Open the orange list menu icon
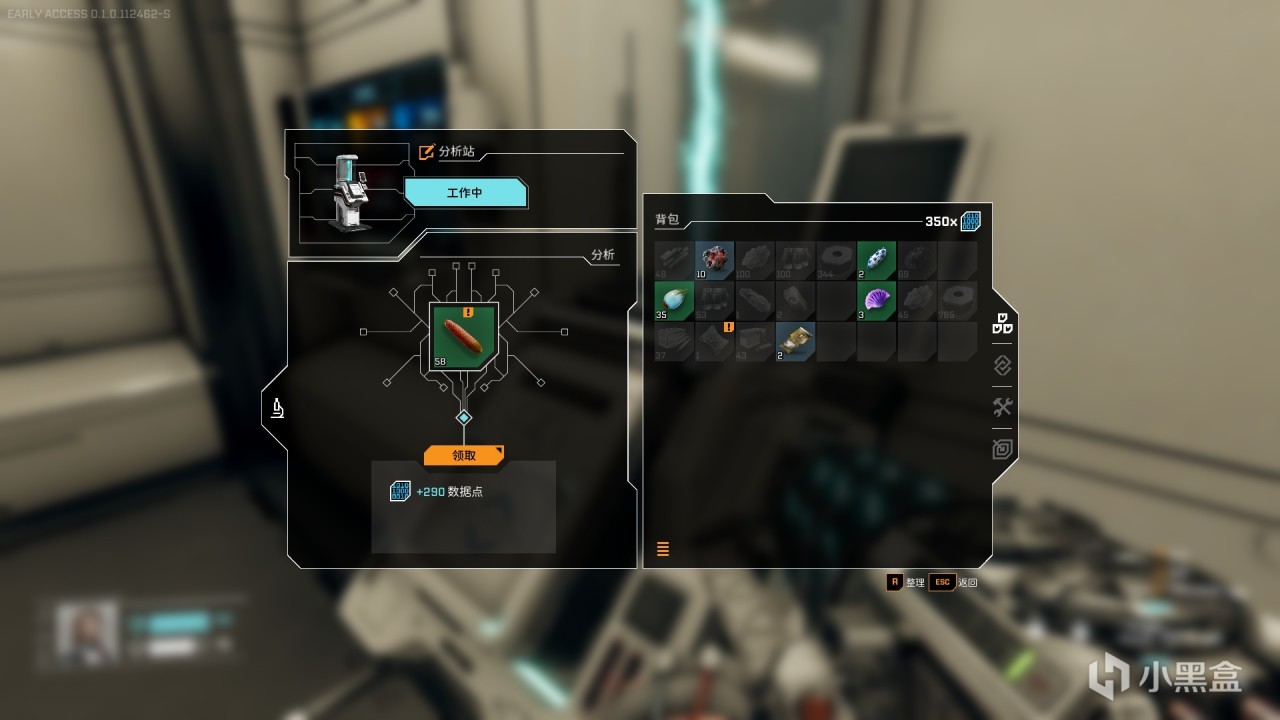This screenshot has width=1280, height=720. coord(662,548)
